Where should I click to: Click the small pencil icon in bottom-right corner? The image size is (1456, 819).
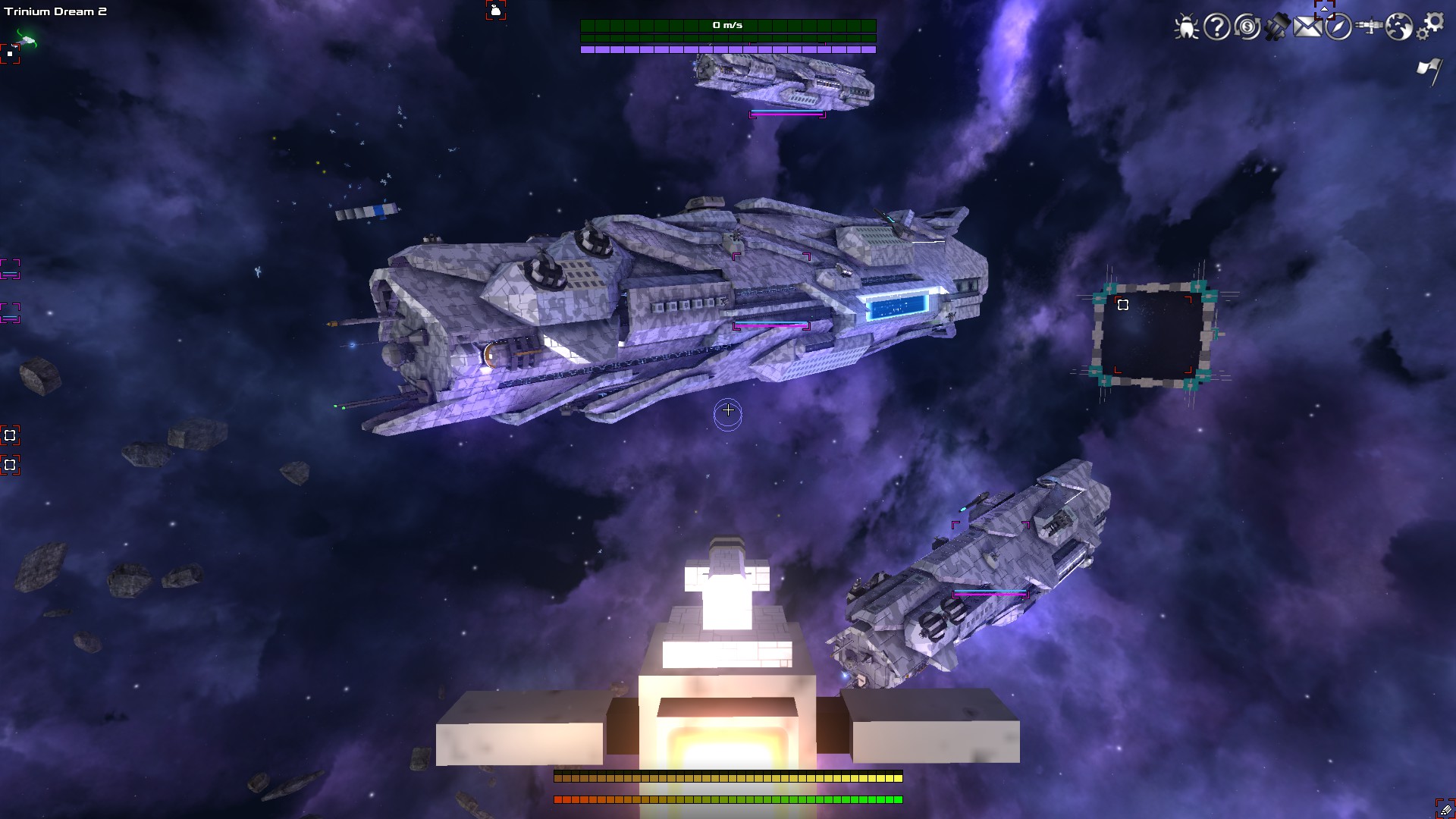1445,809
